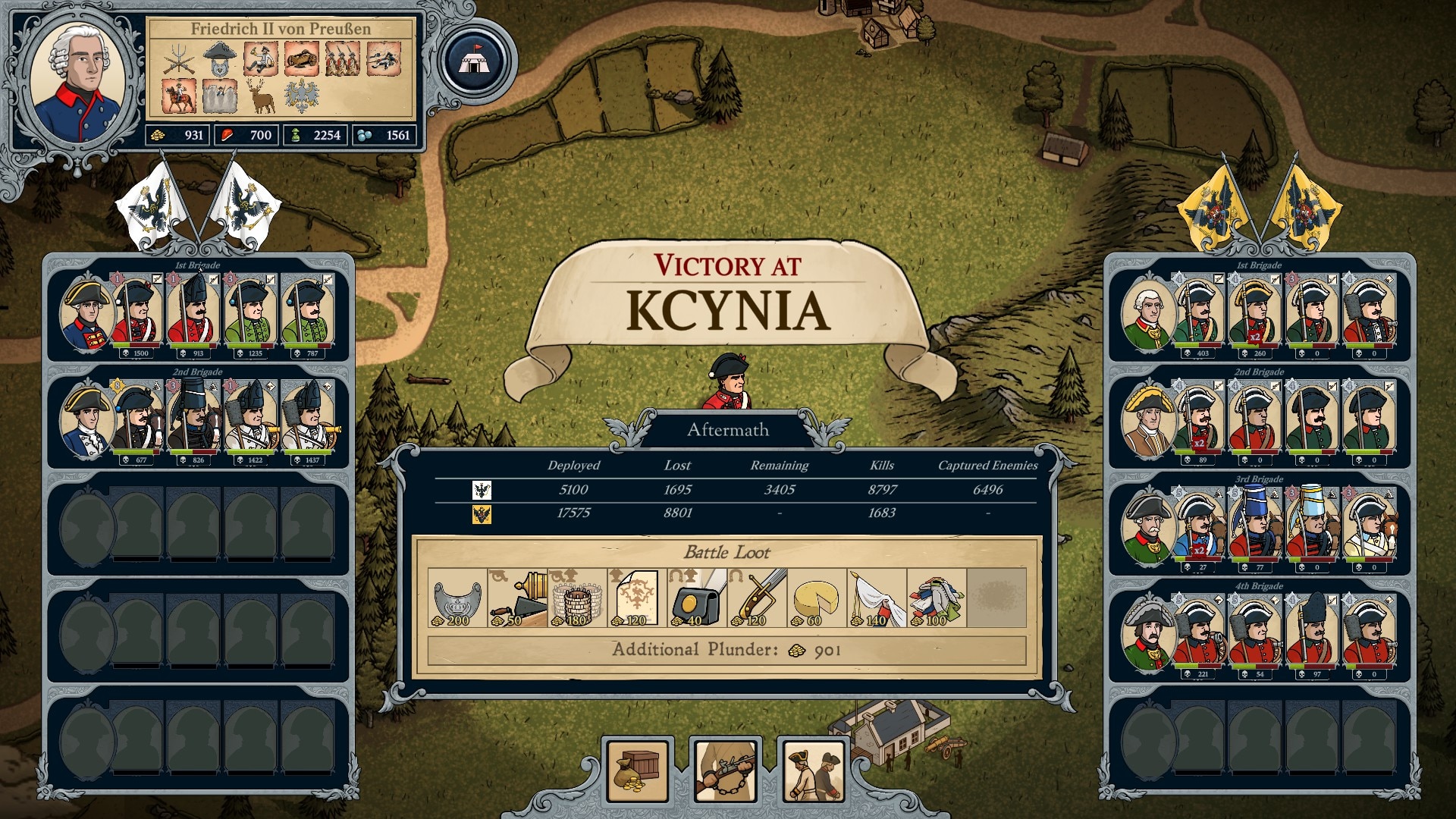The height and width of the screenshot is (819, 1456).
Task: Click the two soldiers button
Action: [814, 771]
